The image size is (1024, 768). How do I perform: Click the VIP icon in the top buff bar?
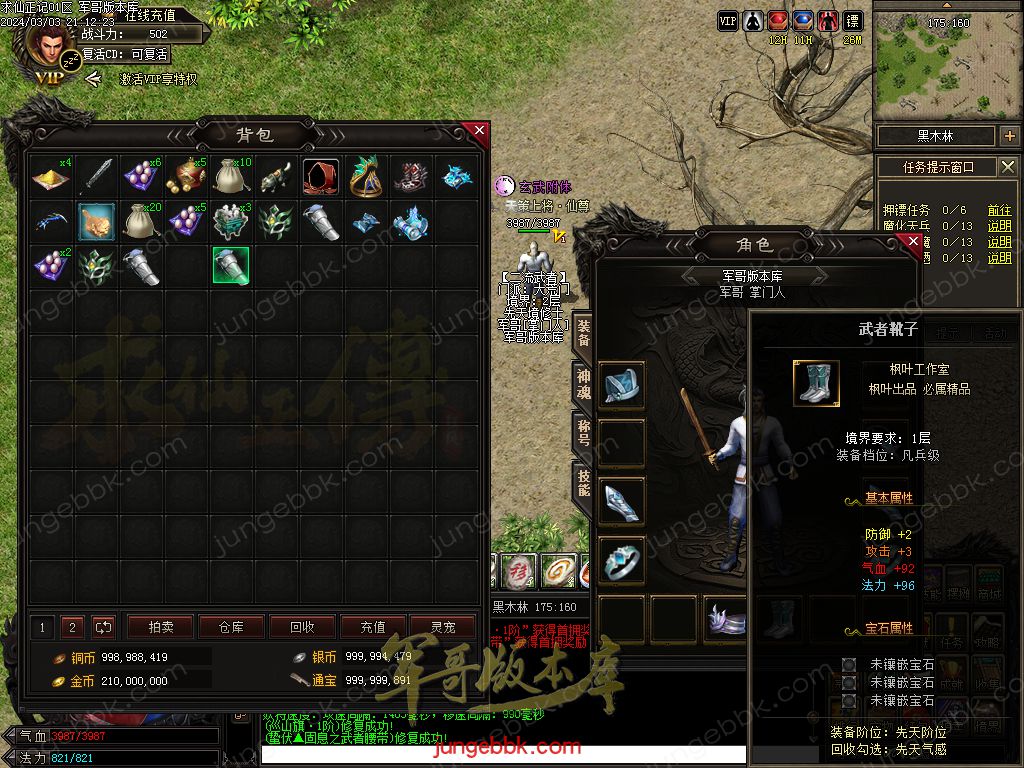tap(727, 21)
